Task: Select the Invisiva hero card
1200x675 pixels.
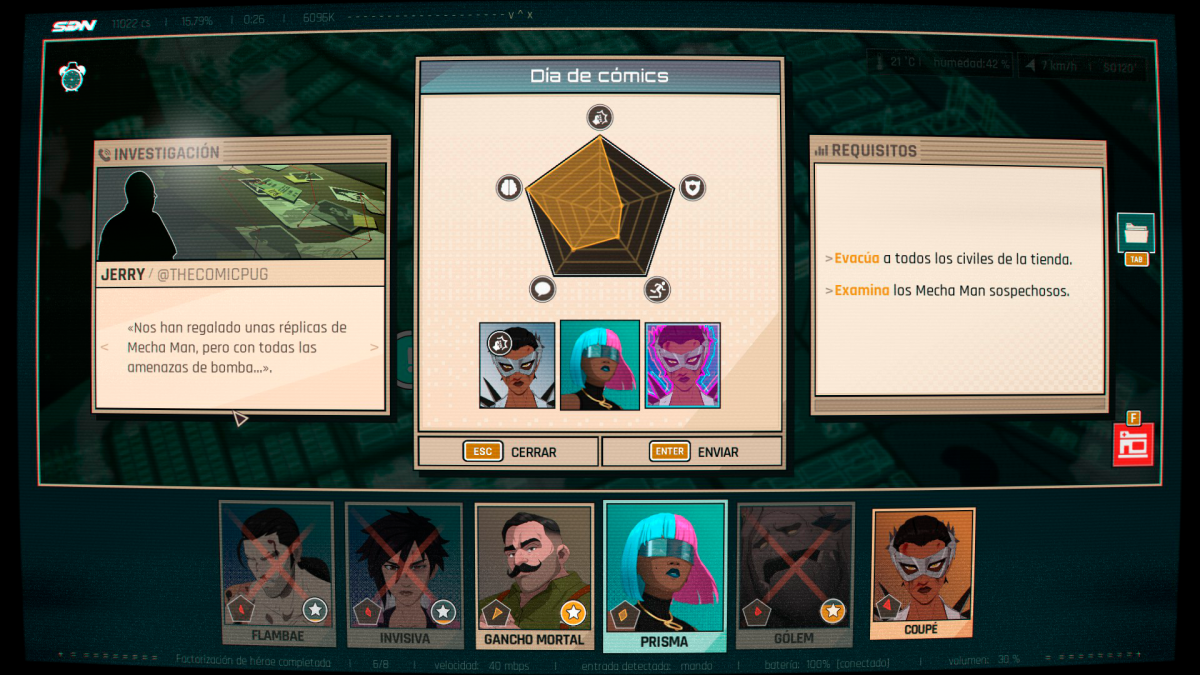Action: (404, 572)
